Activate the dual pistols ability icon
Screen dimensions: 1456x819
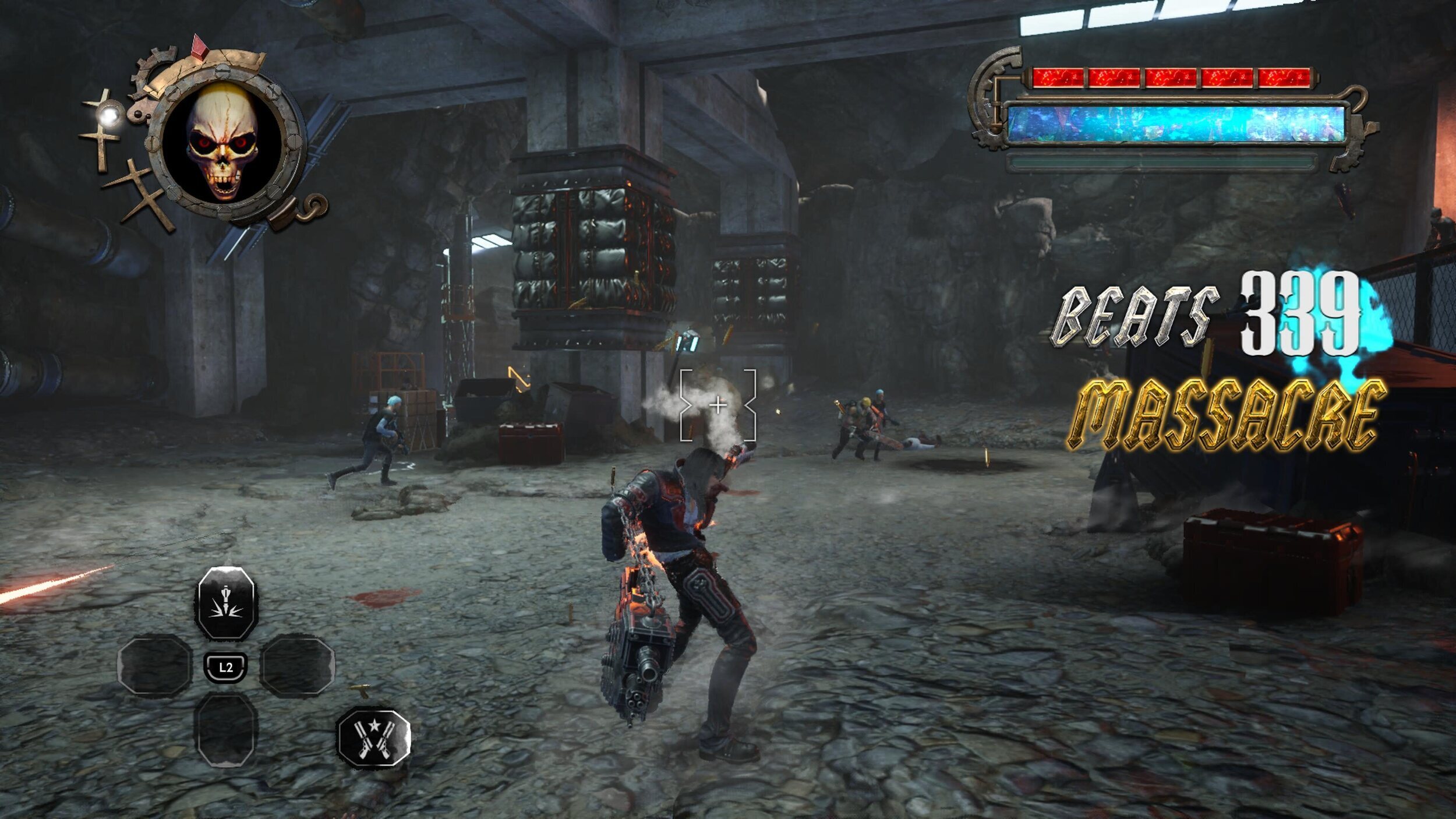(x=374, y=737)
